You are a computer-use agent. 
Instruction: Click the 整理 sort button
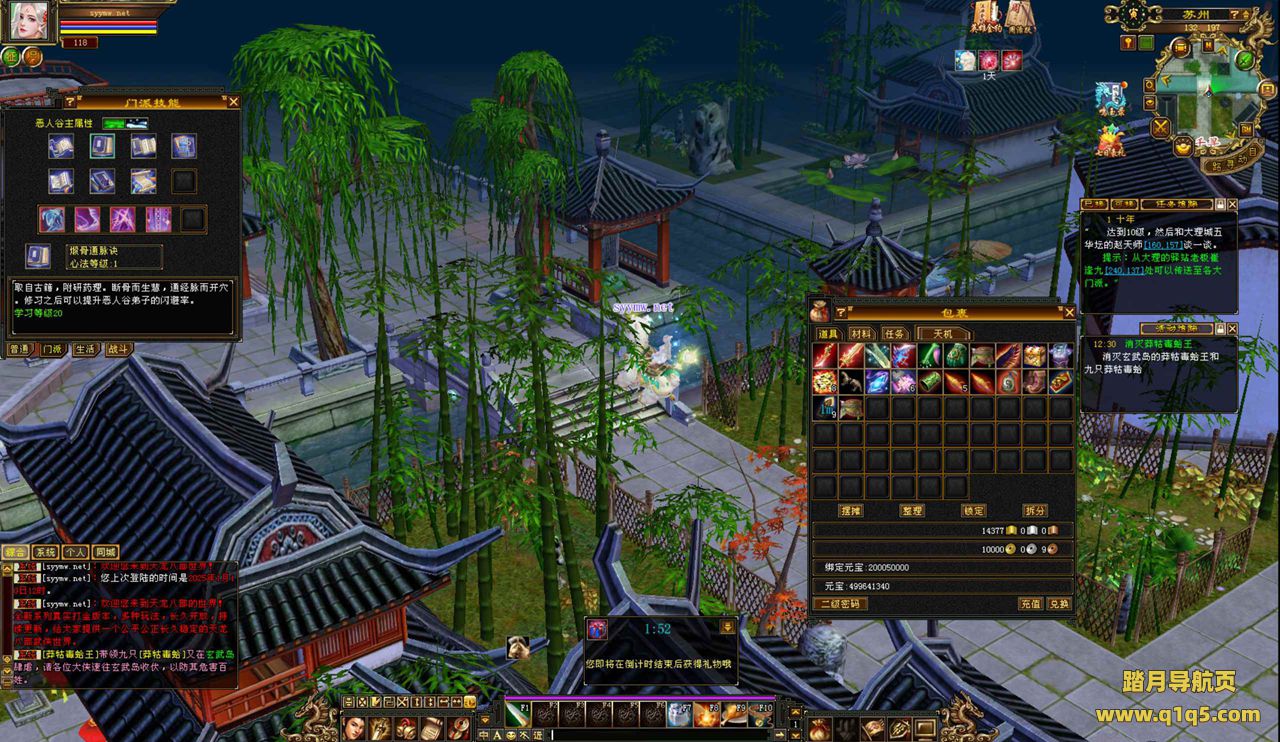[x=911, y=511]
